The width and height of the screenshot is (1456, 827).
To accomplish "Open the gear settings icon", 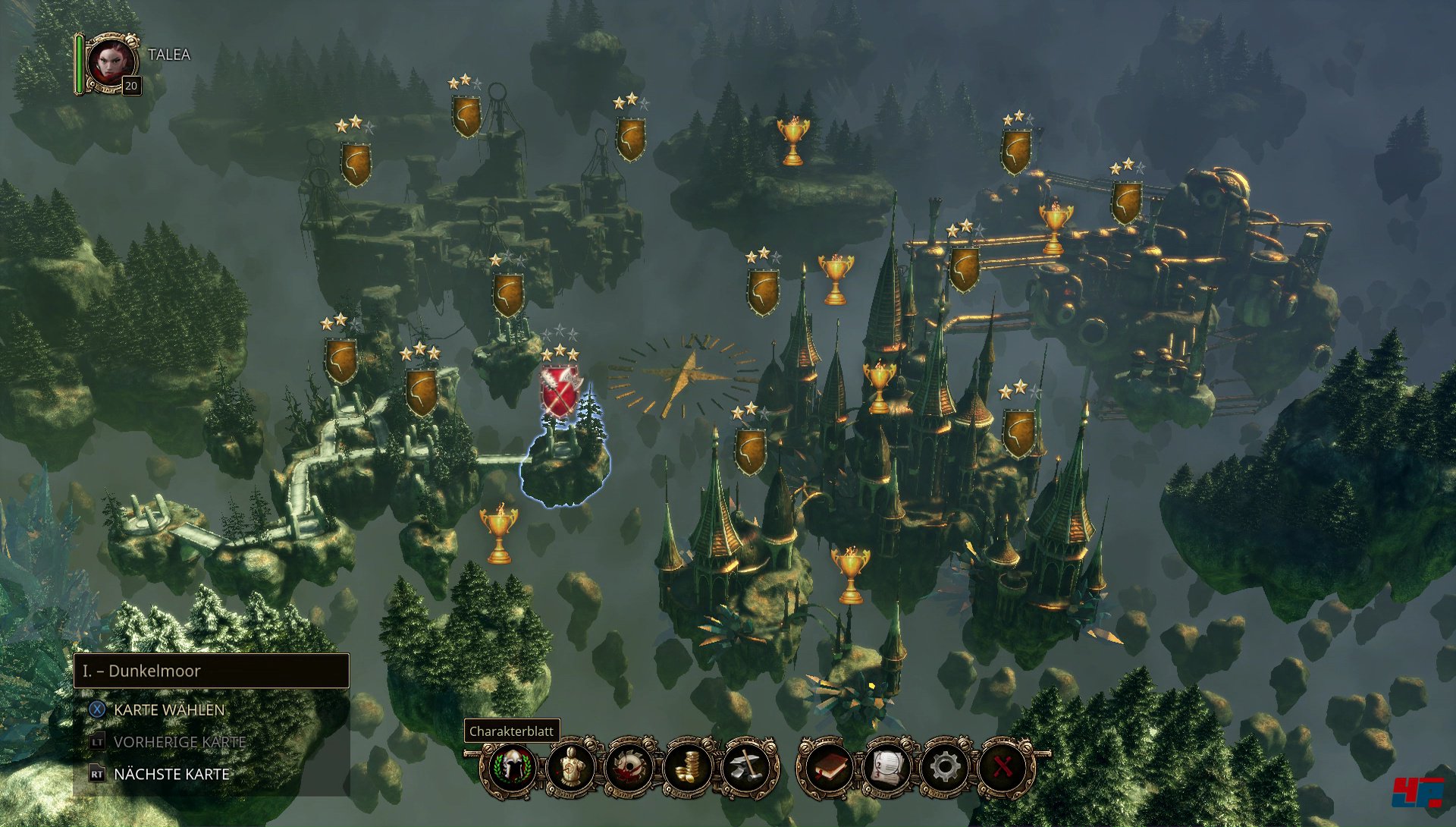I will (944, 767).
